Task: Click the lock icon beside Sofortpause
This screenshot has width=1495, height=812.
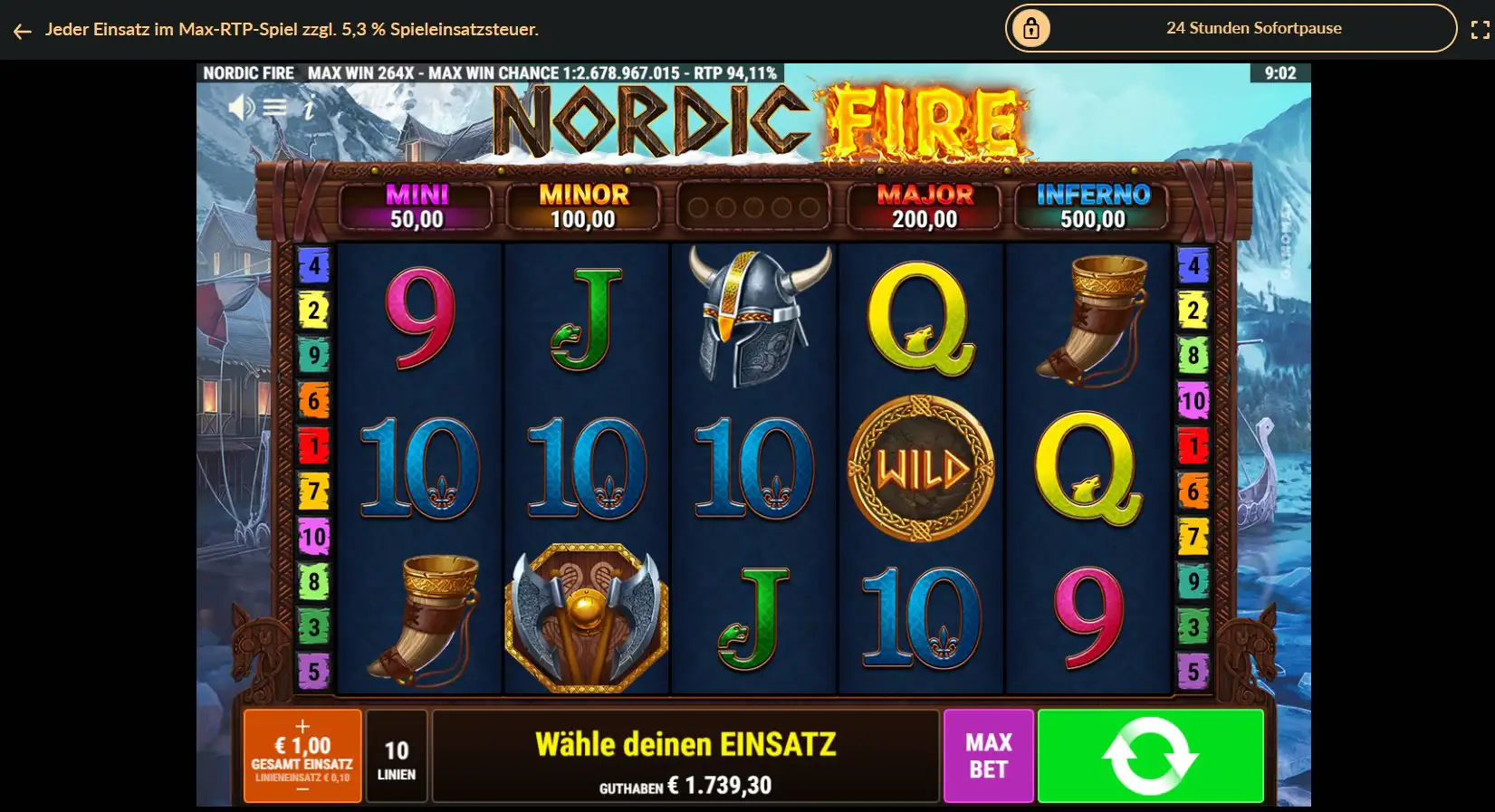Action: (1033, 28)
